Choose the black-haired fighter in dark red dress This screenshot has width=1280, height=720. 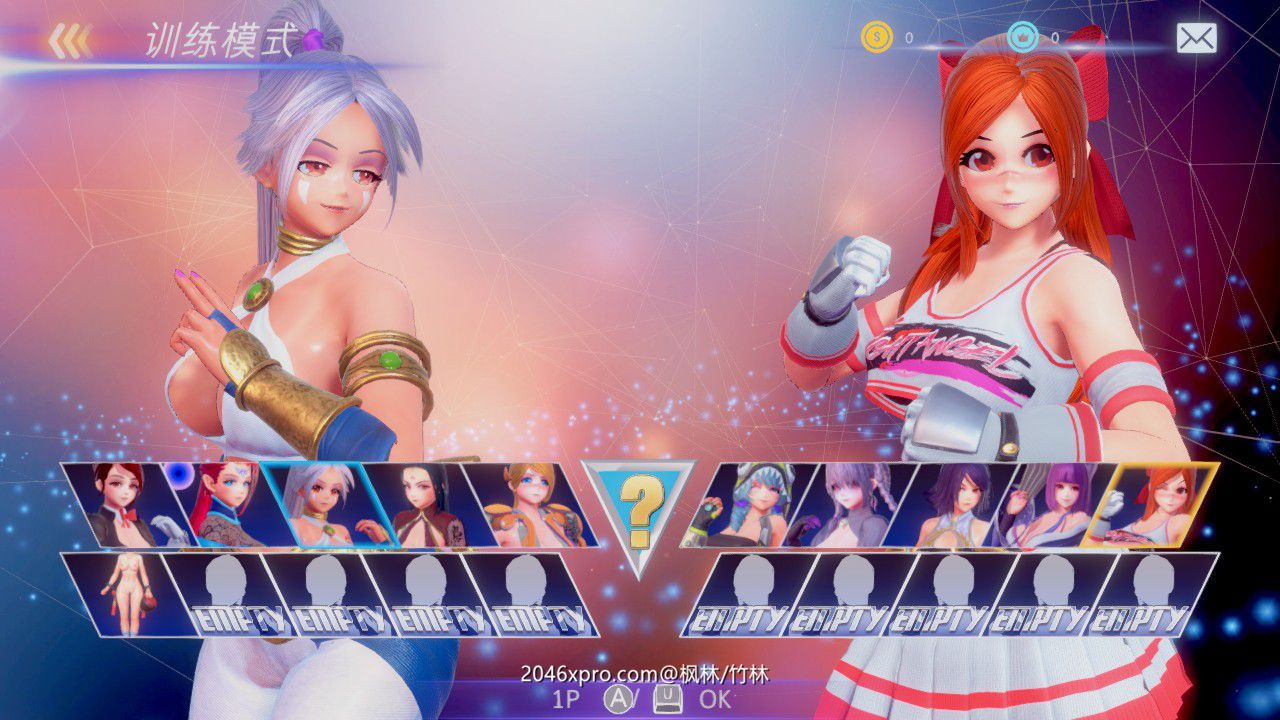[x=418, y=505]
